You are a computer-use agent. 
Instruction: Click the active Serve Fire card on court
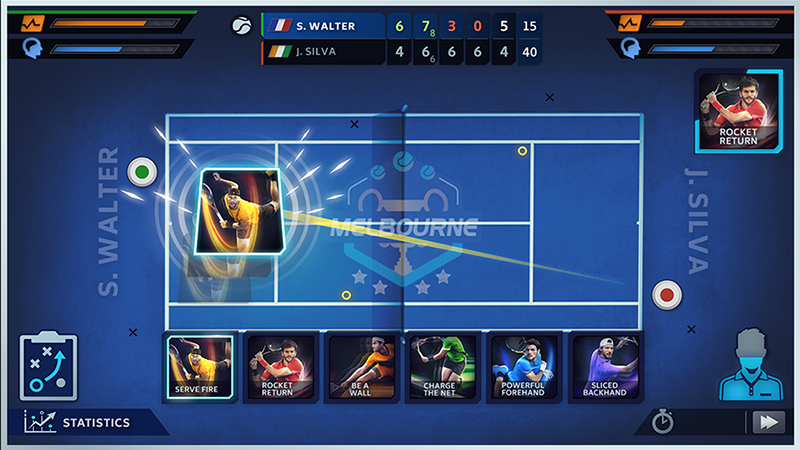tap(239, 212)
